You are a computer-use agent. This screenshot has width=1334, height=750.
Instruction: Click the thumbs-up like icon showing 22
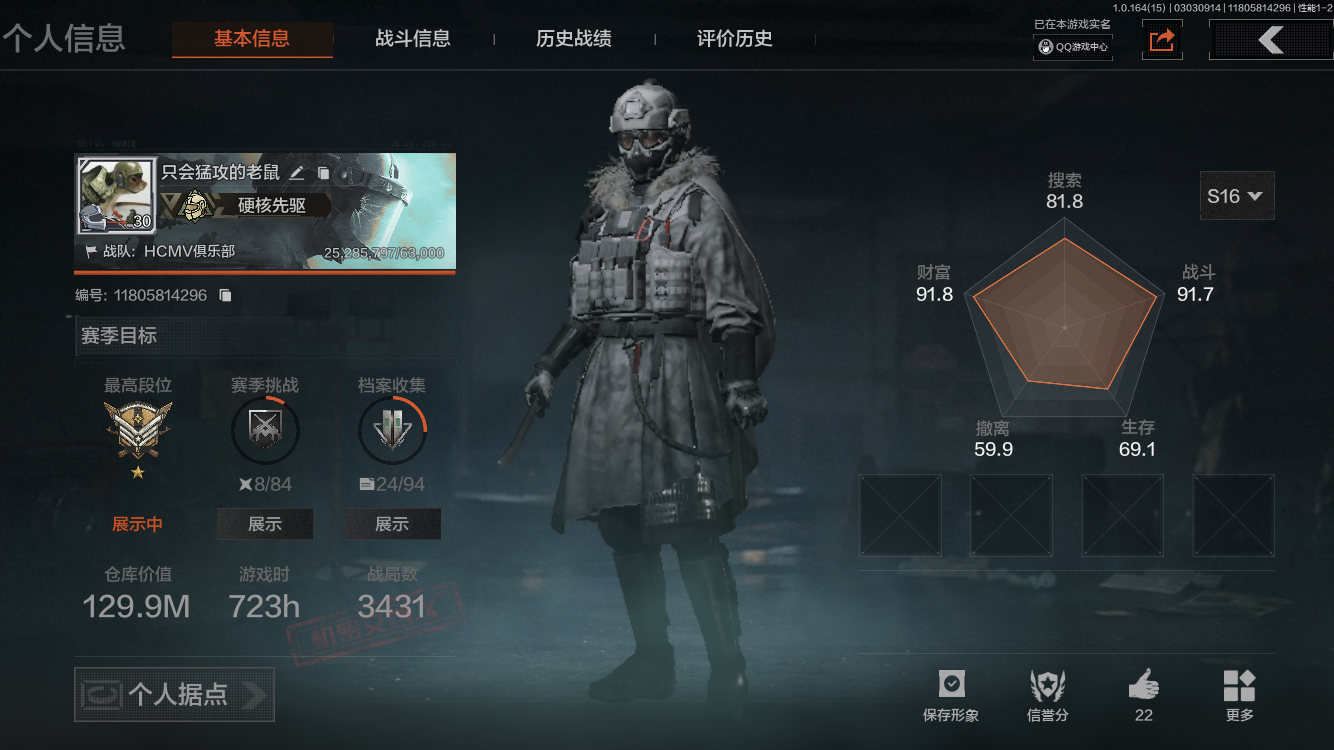[x=1143, y=685]
